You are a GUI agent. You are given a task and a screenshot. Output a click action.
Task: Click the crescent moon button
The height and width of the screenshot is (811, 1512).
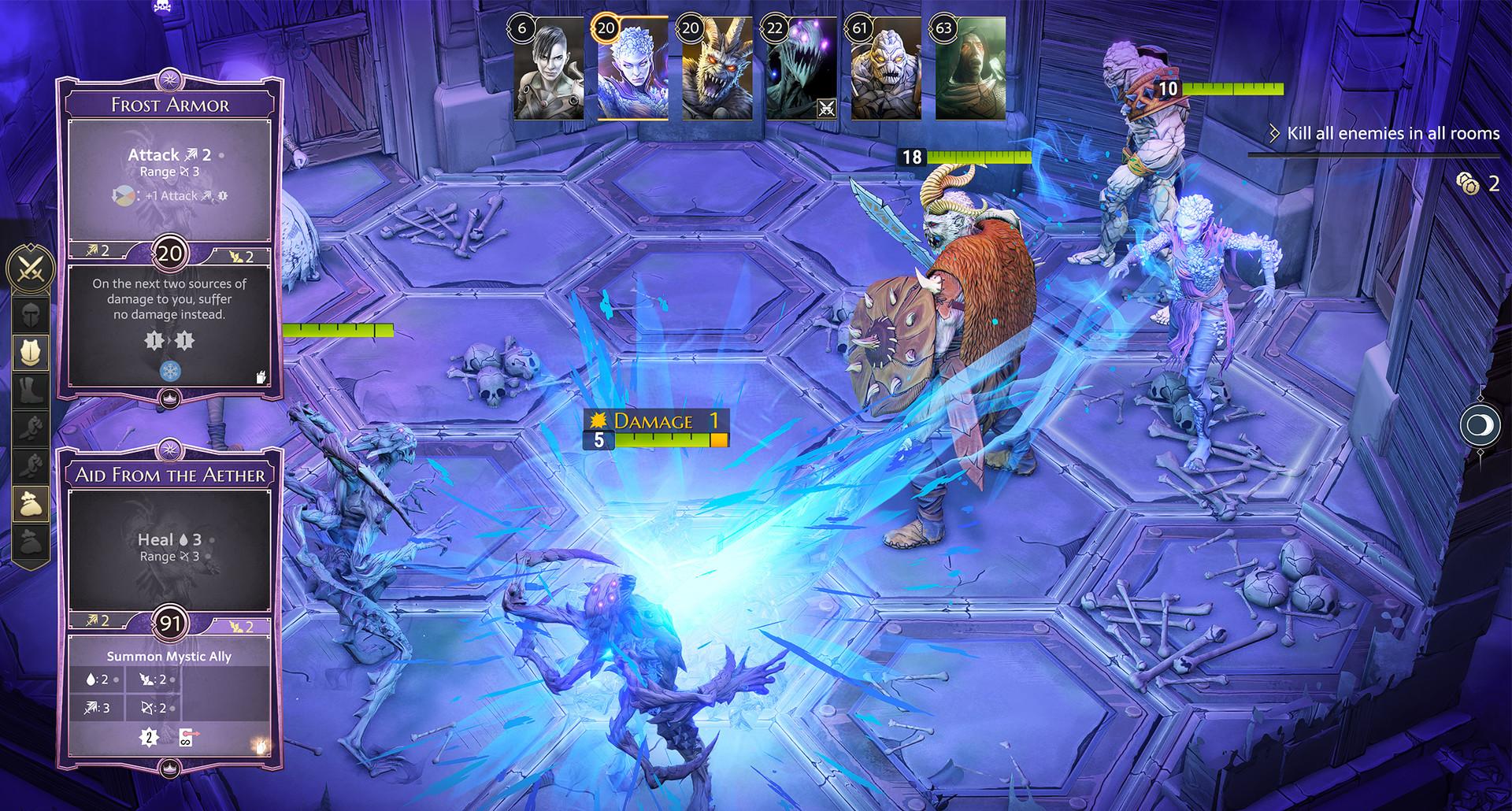1480,426
